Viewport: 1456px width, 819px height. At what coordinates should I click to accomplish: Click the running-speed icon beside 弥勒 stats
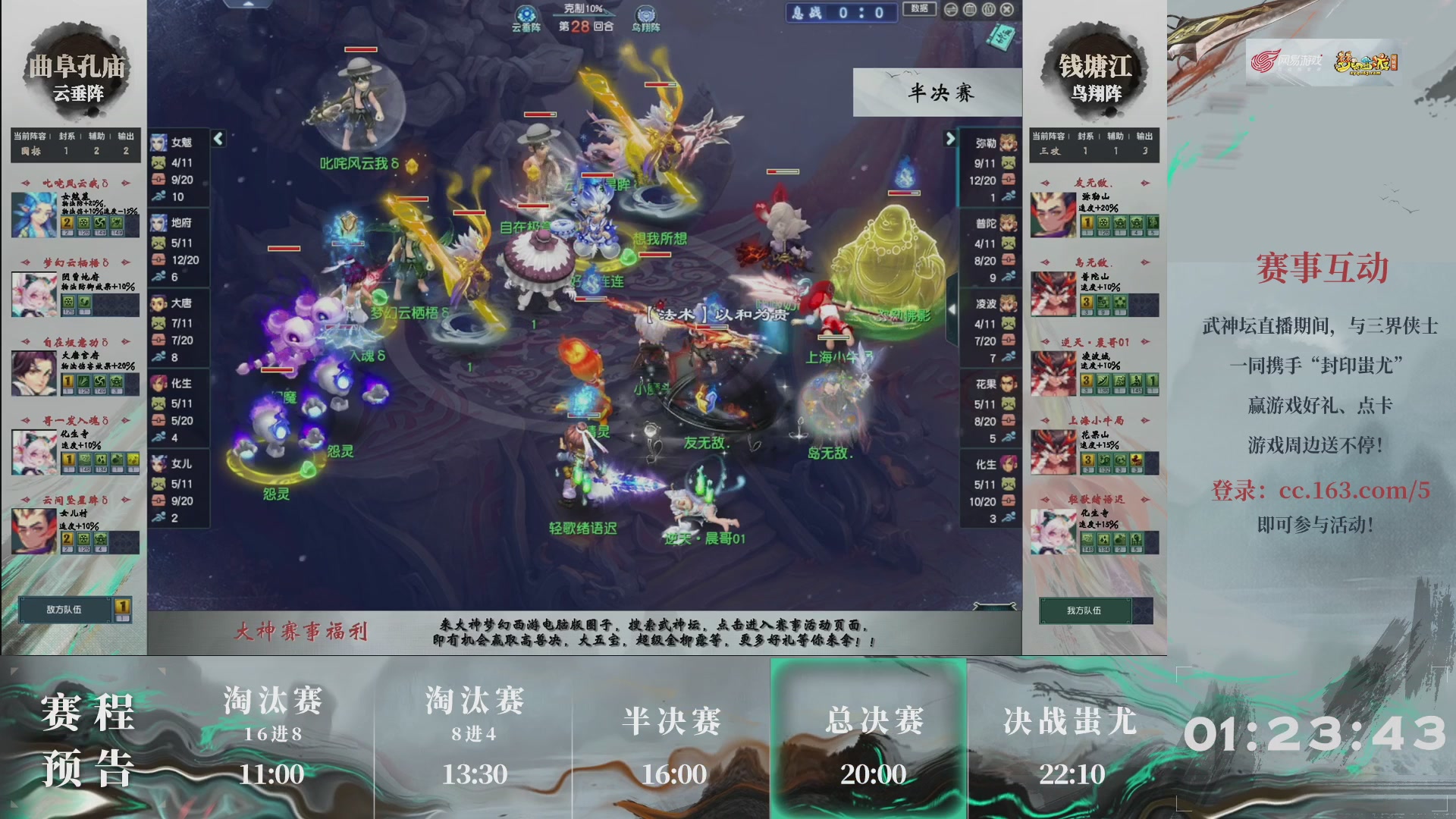pos(1009,195)
